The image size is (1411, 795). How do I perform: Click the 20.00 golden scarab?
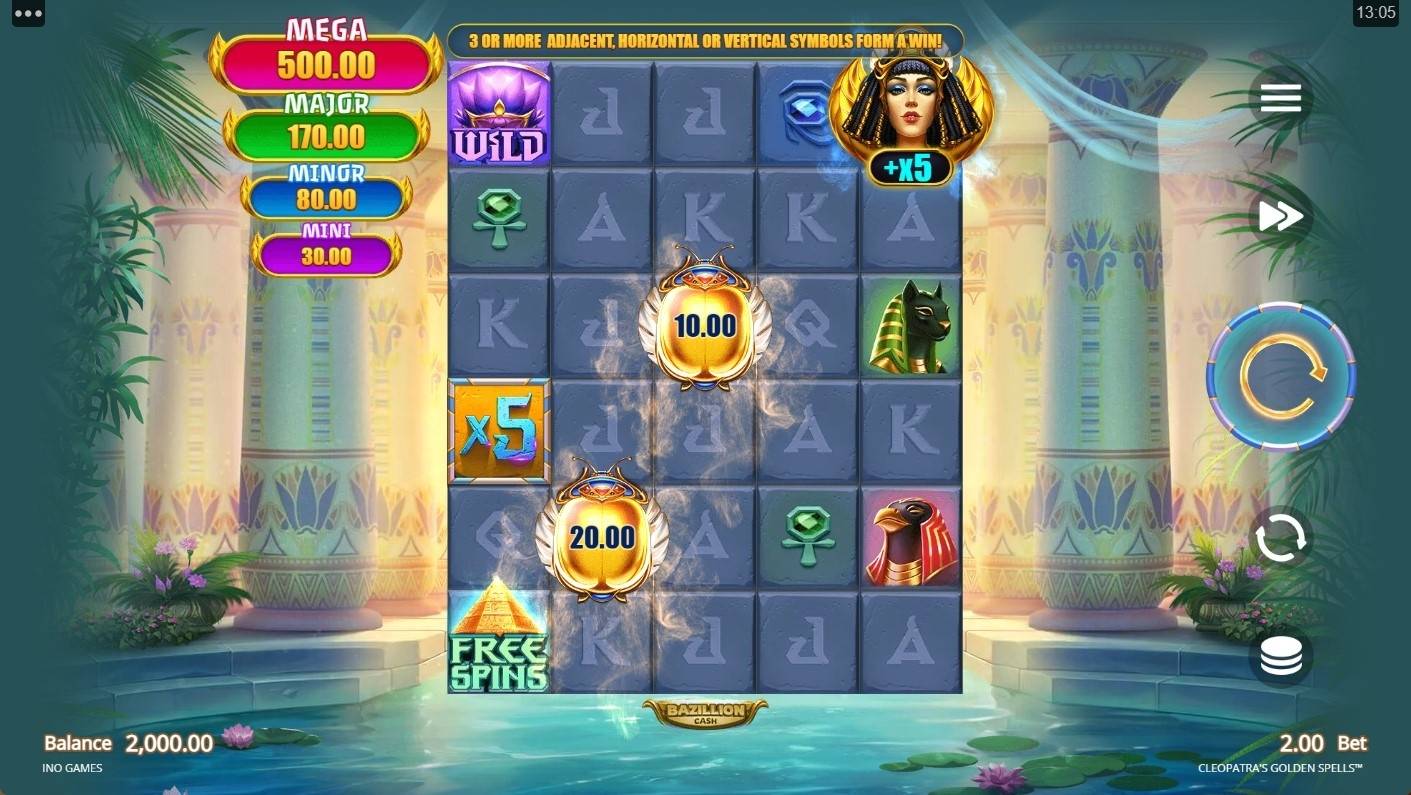pyautogui.click(x=602, y=540)
